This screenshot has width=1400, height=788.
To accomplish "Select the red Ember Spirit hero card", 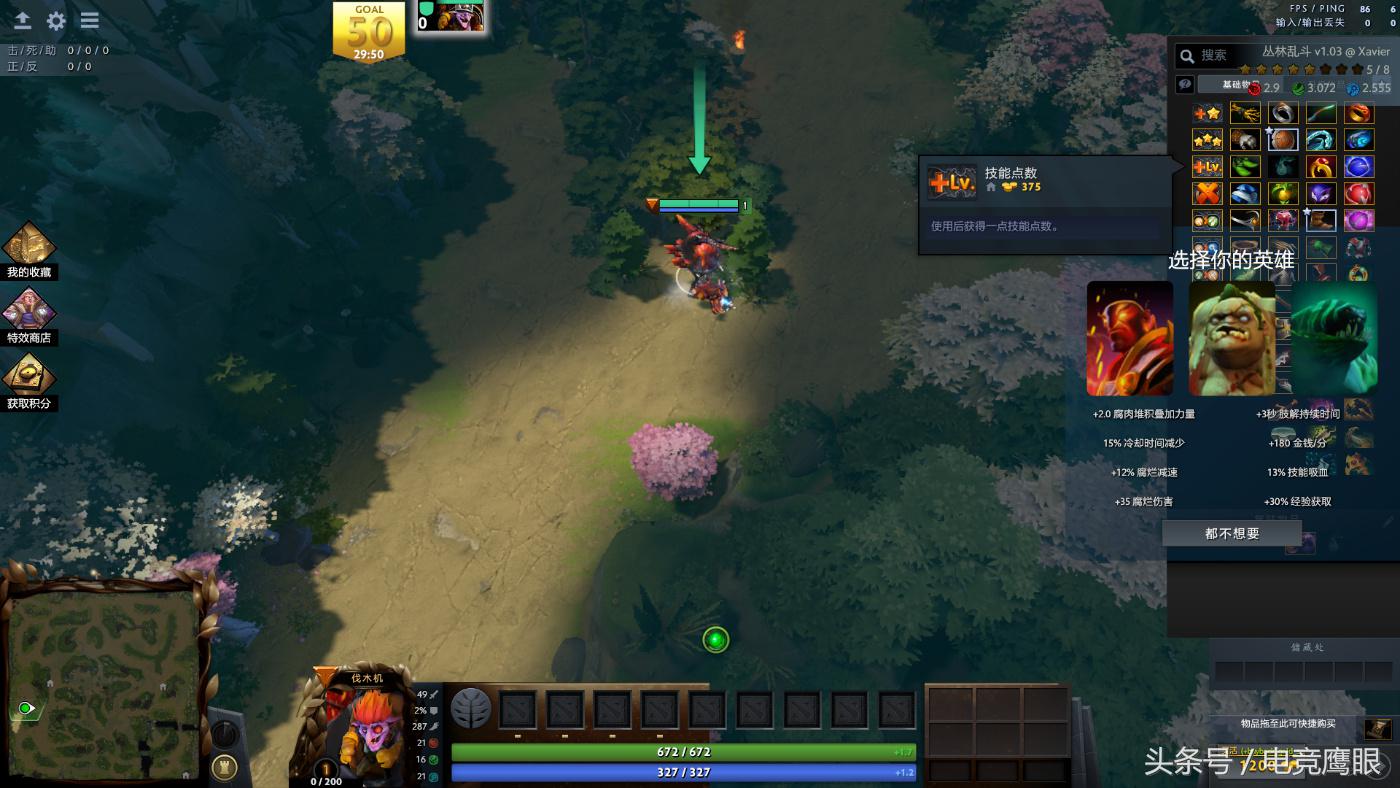I will click(x=1130, y=338).
